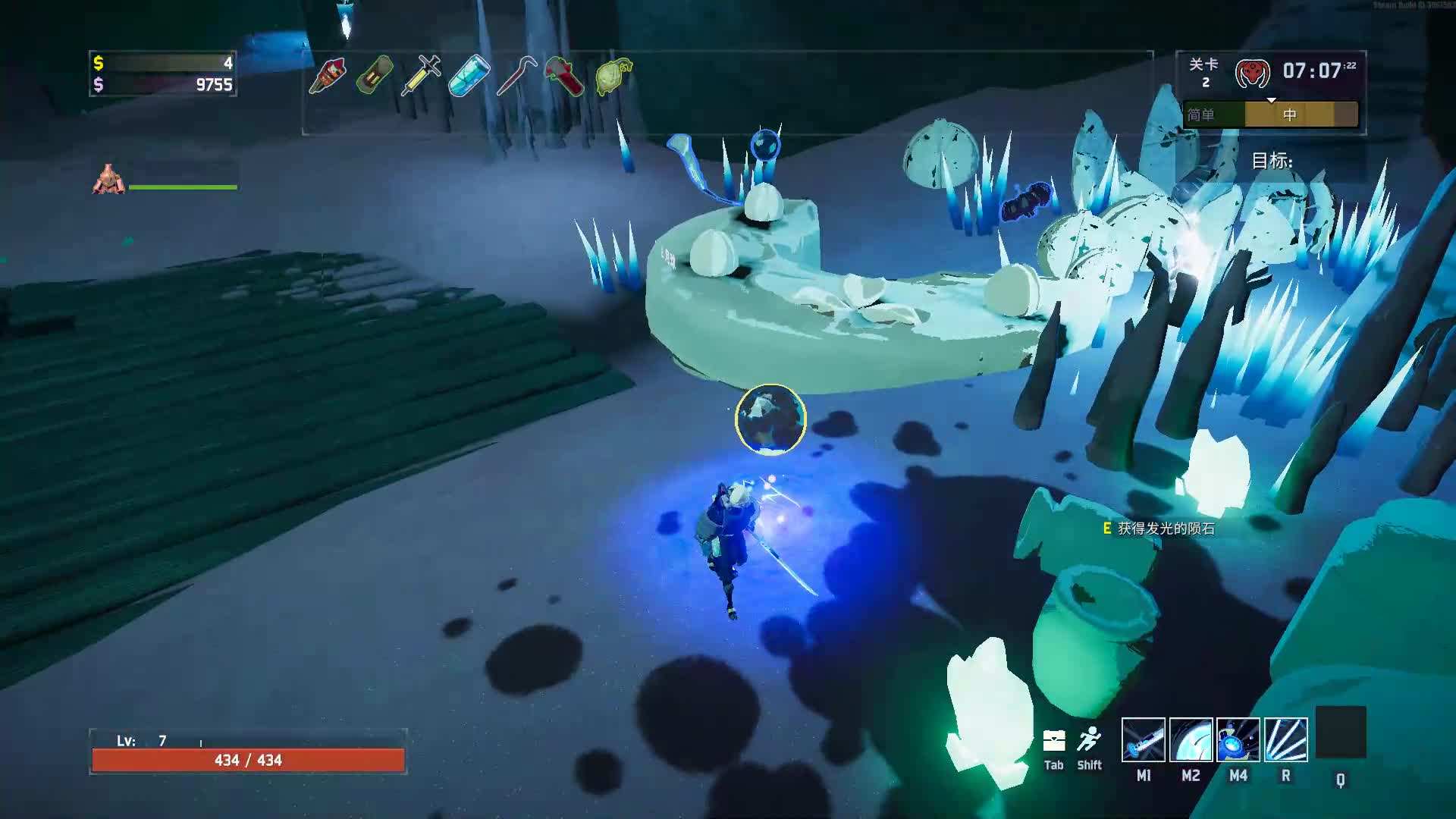Activate the blue dash utility skill
The height and width of the screenshot is (819, 1456).
click(1238, 739)
